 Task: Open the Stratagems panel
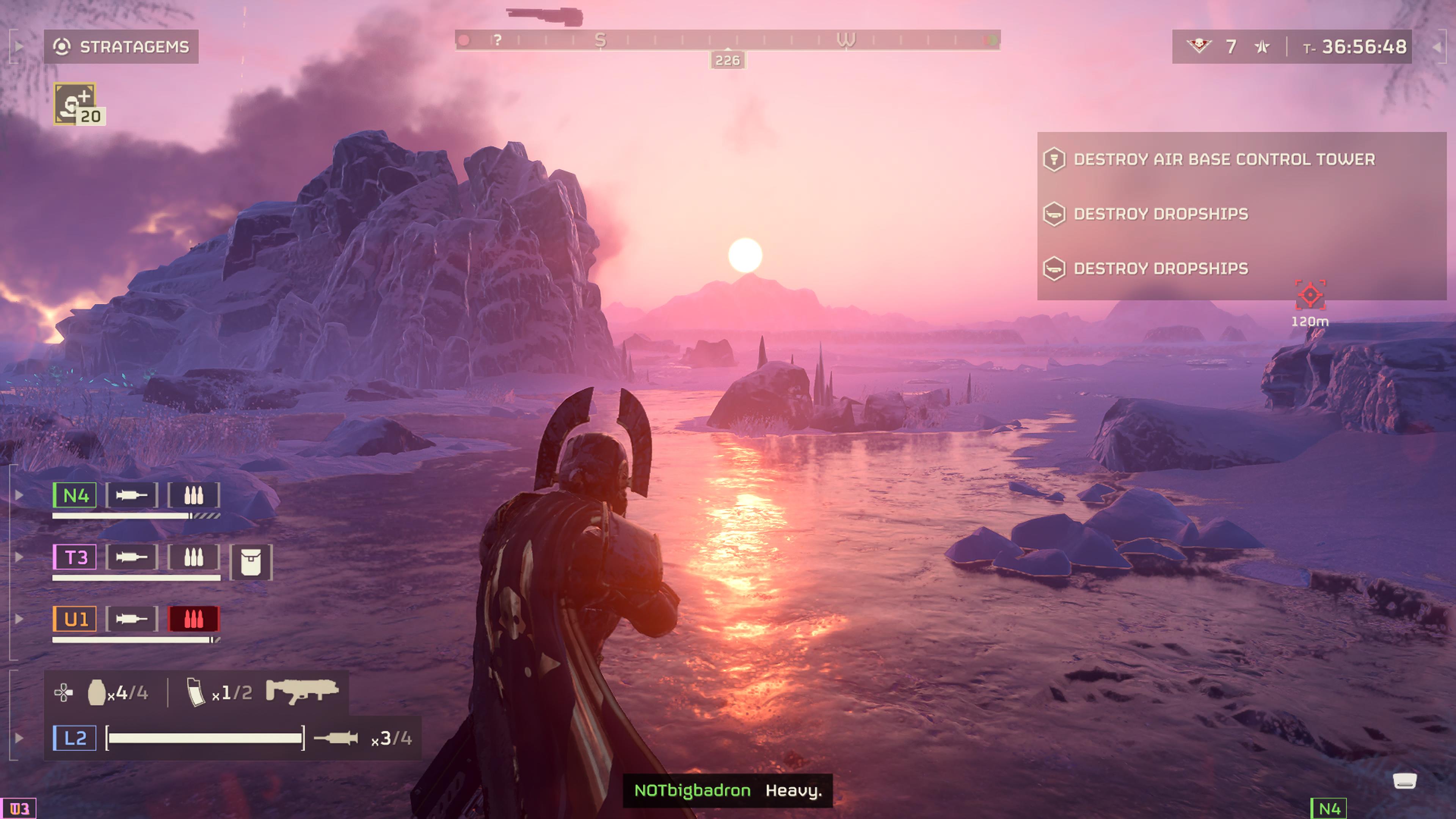pyautogui.click(x=121, y=46)
